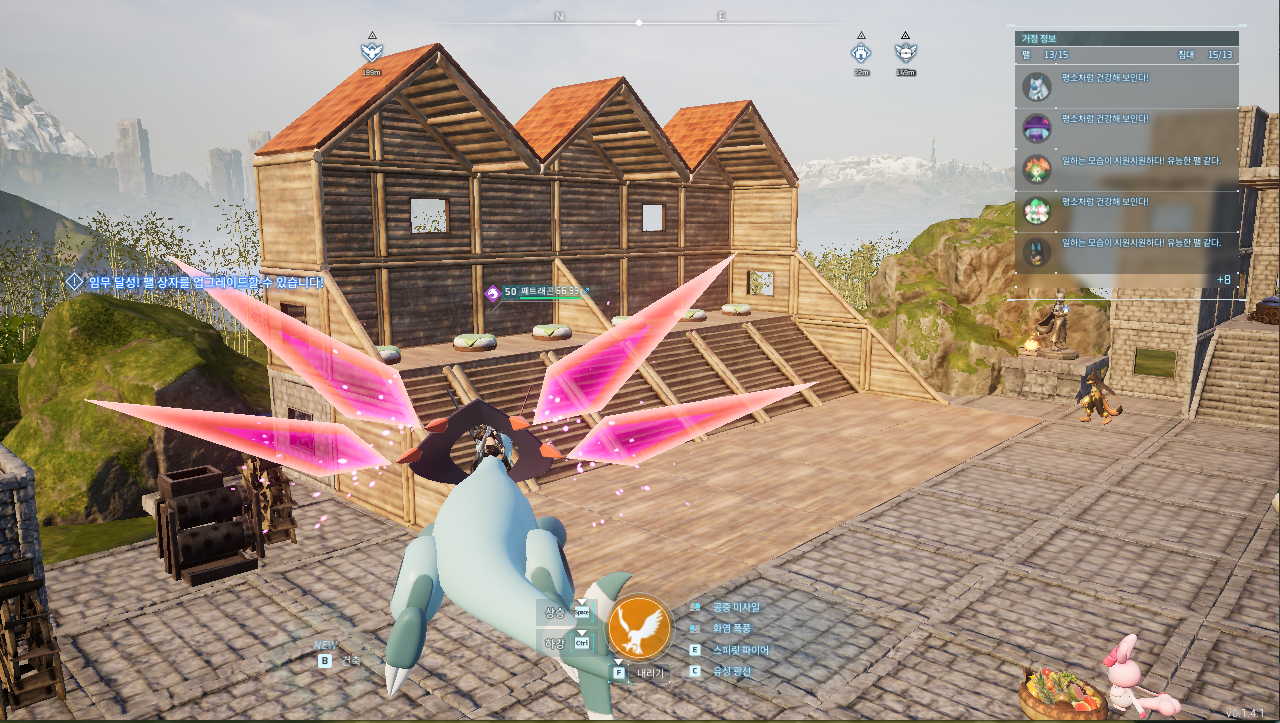
Task: Expand the +8 more pals indicator
Action: pyautogui.click(x=1224, y=280)
